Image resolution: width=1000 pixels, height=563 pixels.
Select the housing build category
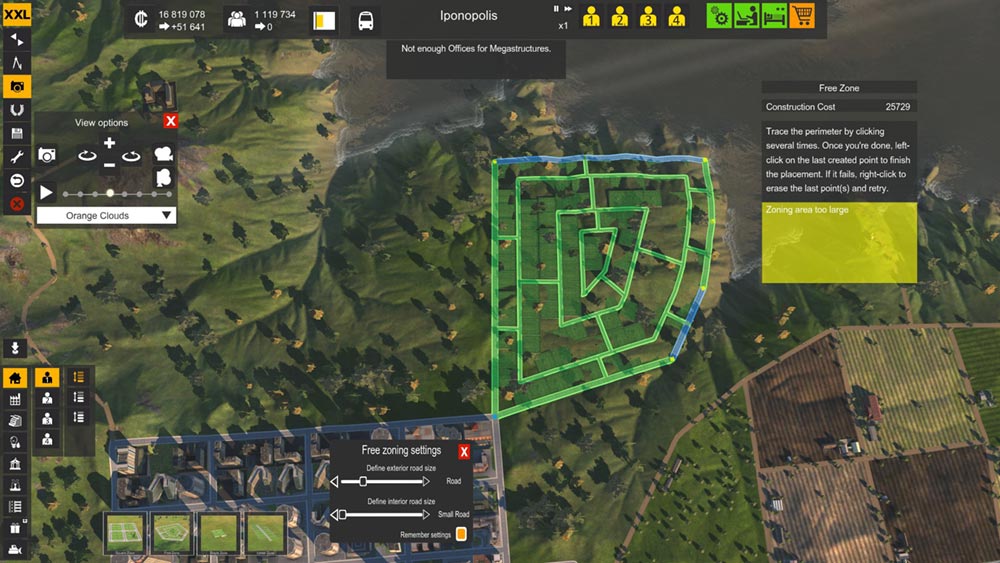[x=15, y=378]
